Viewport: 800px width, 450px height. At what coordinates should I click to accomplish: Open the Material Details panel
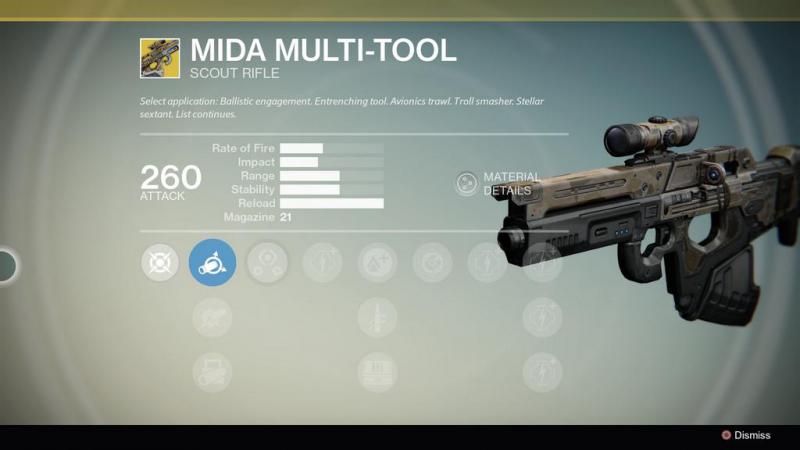pyautogui.click(x=467, y=183)
